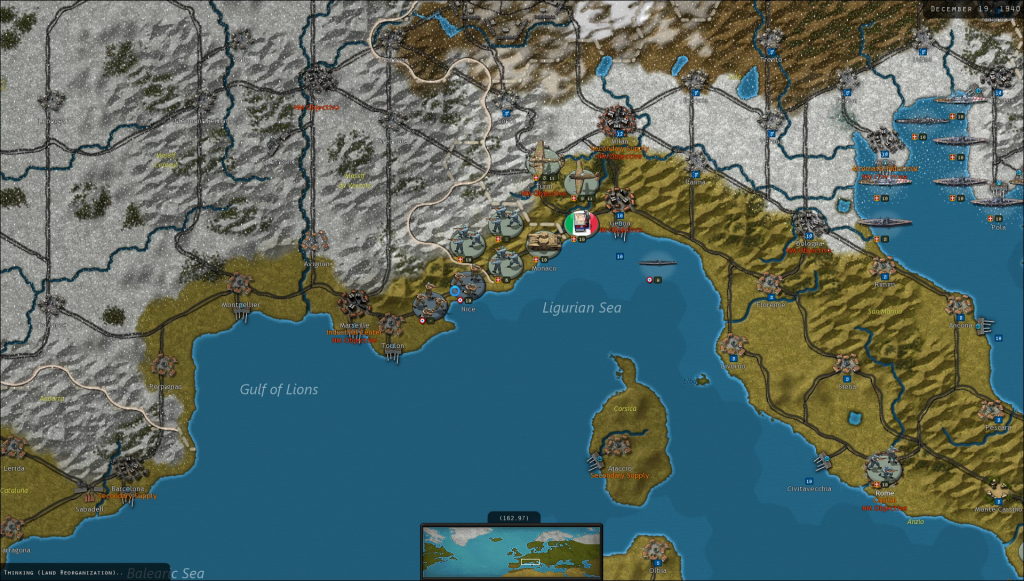1024x581 pixels.
Task: Select the bomber unit at Turin
Action: pos(545,162)
